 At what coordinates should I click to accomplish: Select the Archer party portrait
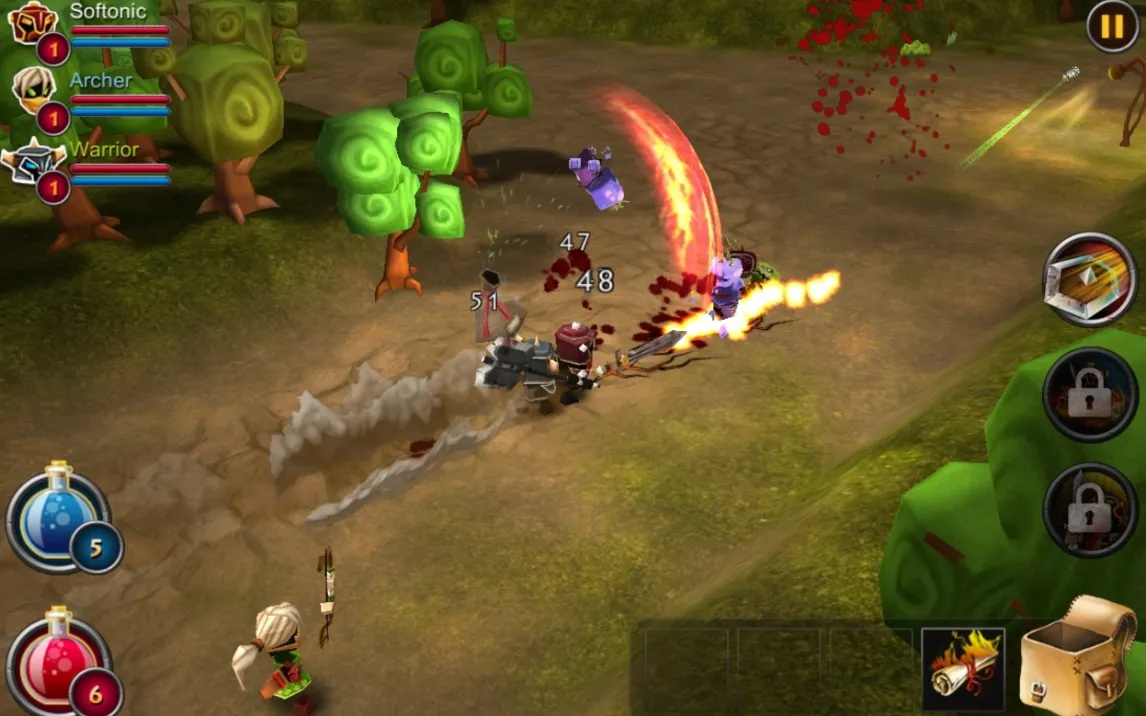[34, 92]
